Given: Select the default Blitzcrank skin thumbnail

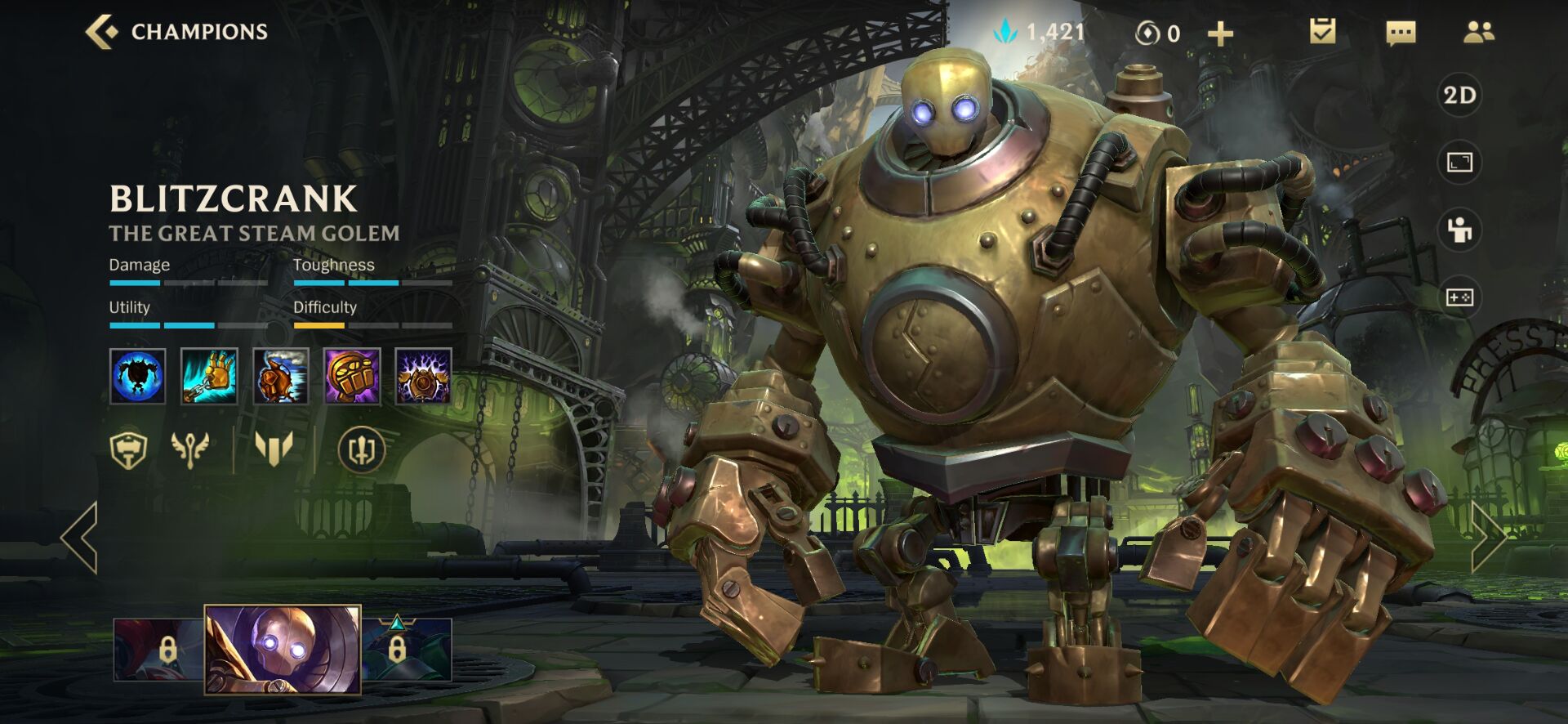Looking at the screenshot, I should [282, 650].
